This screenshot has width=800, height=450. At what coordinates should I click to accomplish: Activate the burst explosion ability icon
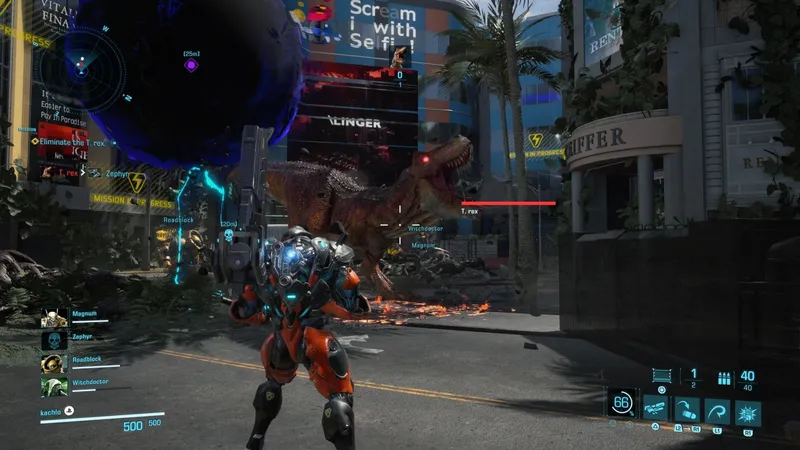(x=747, y=409)
